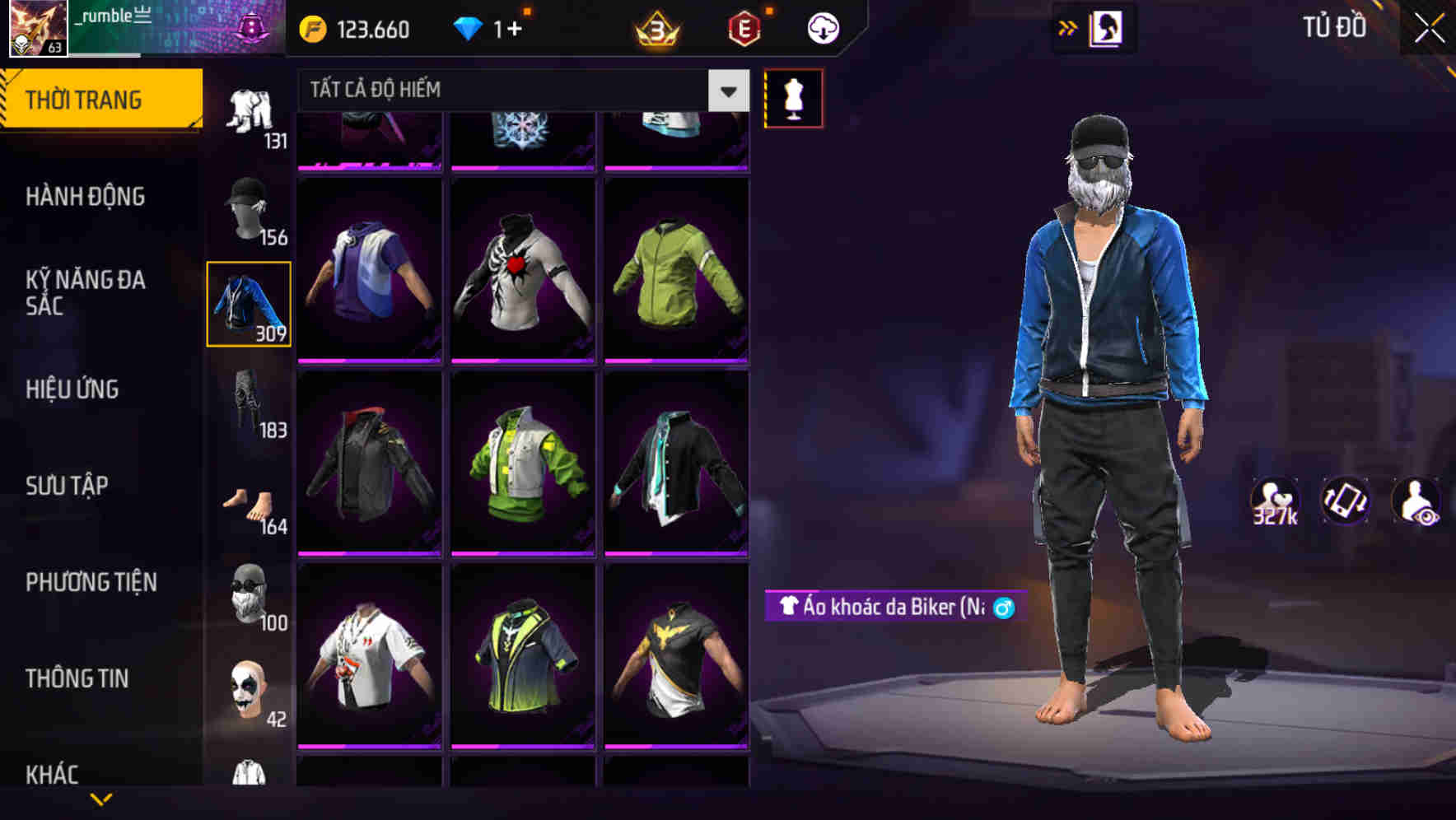Switch to the HÀNH ĐỘNG tab
This screenshot has height=820, width=1456.
pos(86,197)
